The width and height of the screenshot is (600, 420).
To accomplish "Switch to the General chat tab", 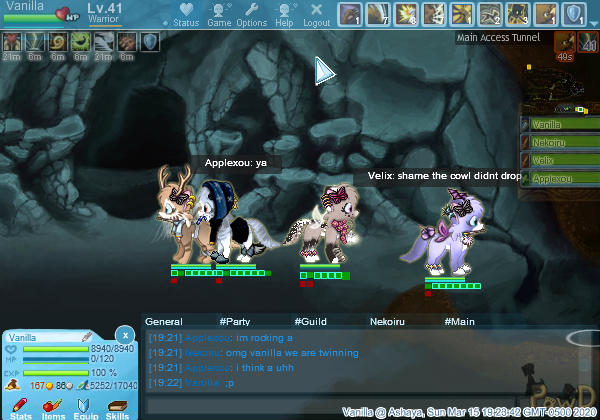I will (x=163, y=322).
